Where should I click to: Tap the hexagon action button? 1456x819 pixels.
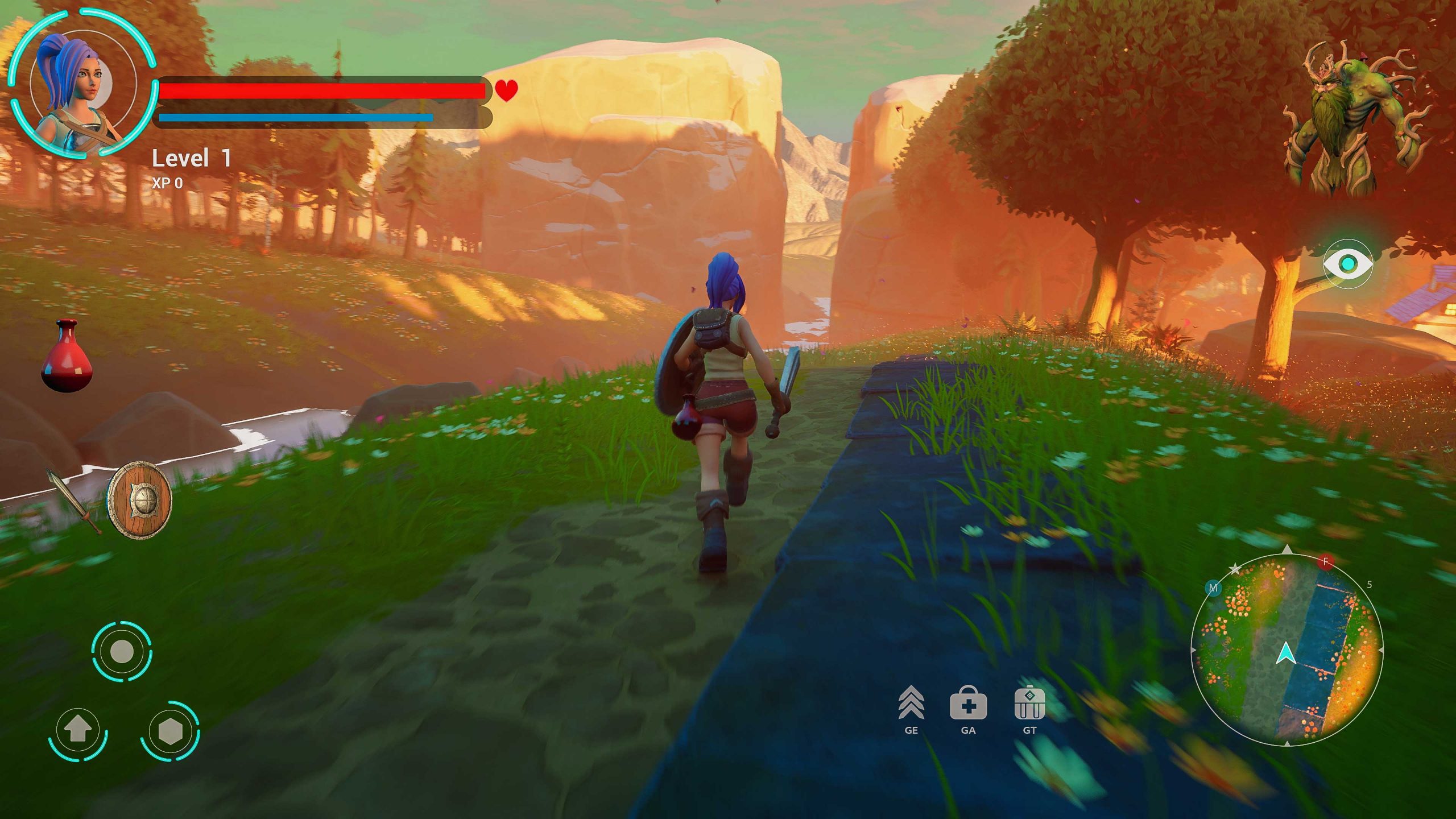(x=169, y=731)
